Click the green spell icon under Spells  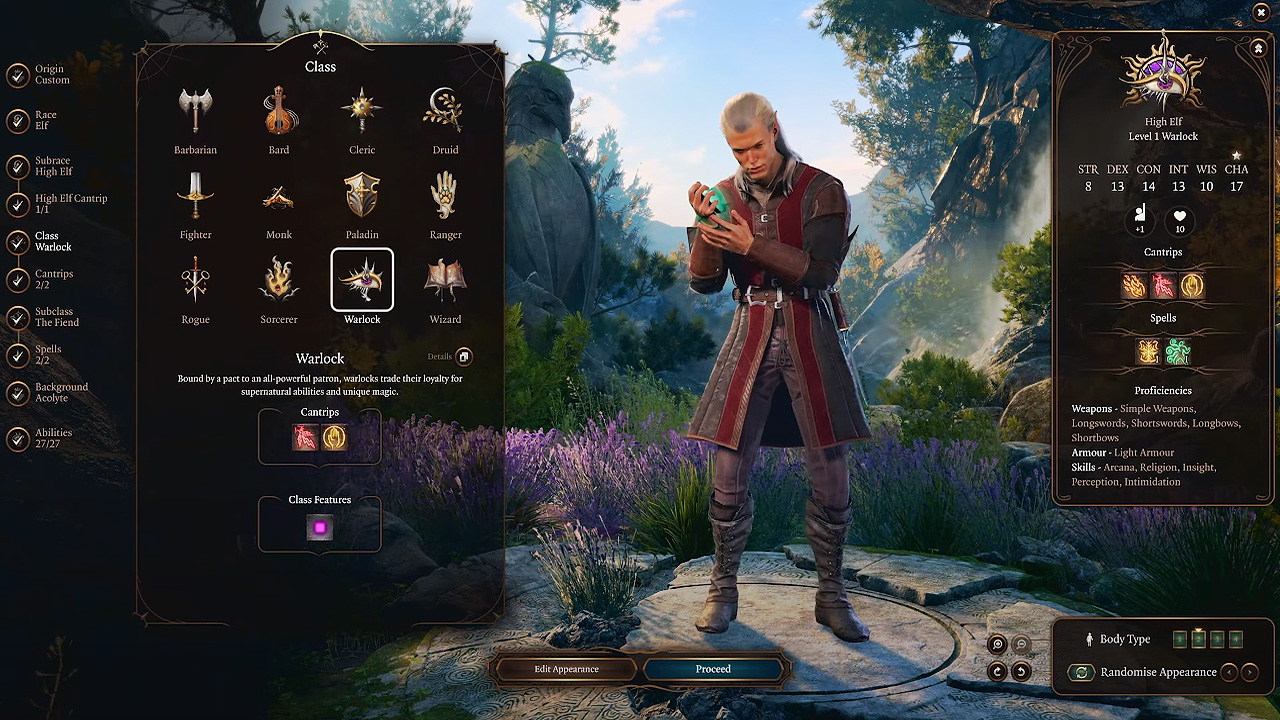1178,351
